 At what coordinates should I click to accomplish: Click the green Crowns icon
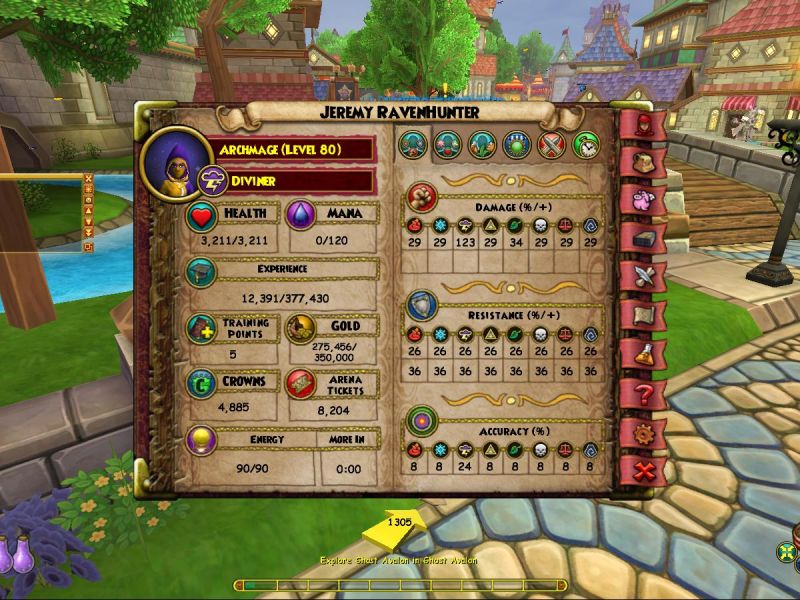point(201,383)
